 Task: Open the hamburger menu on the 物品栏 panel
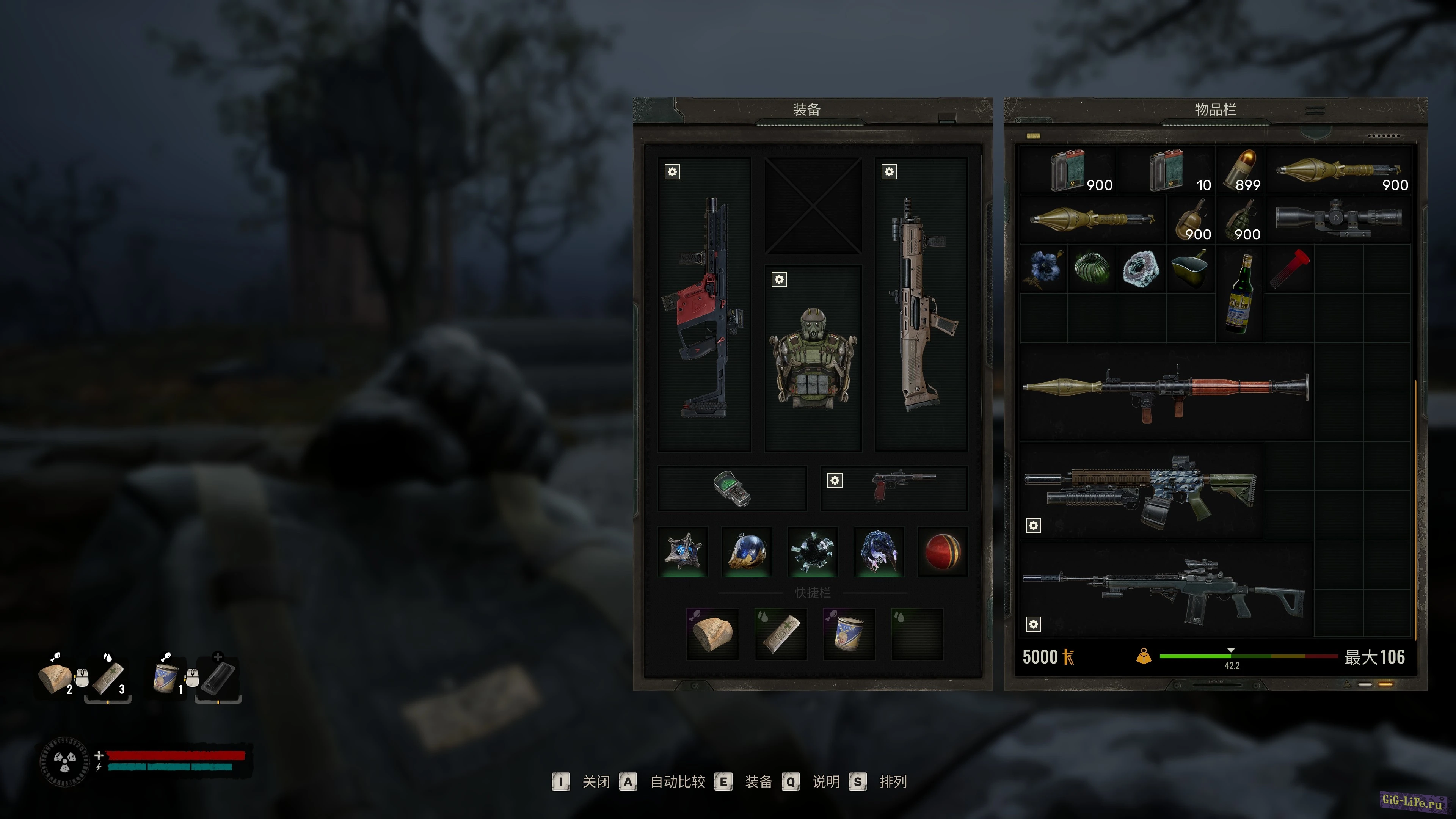click(1315, 111)
